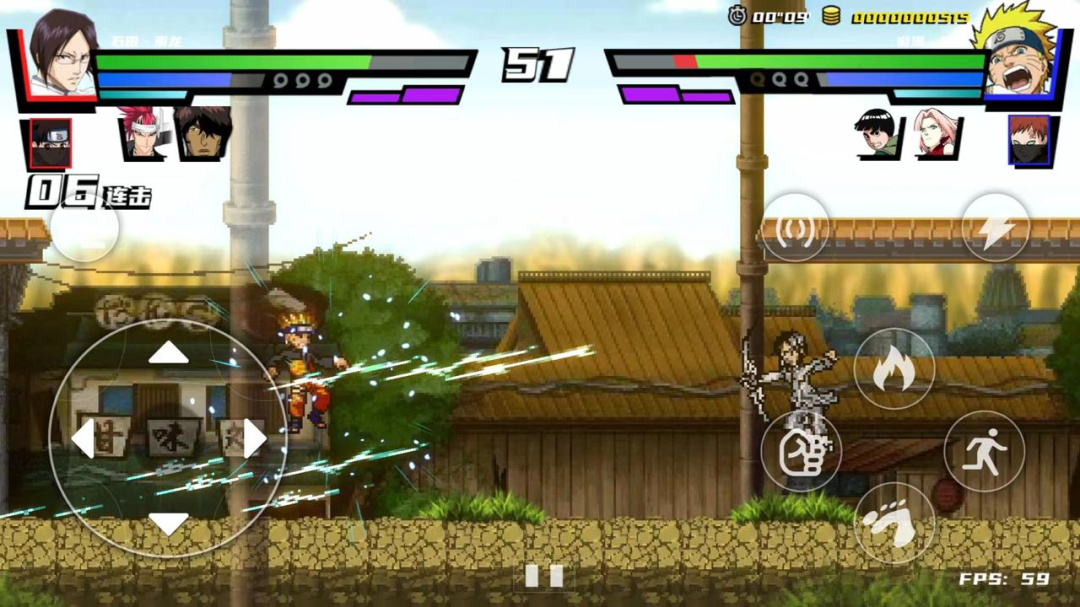1080x607 pixels.
Task: Activate the flame skill button
Action: point(894,369)
